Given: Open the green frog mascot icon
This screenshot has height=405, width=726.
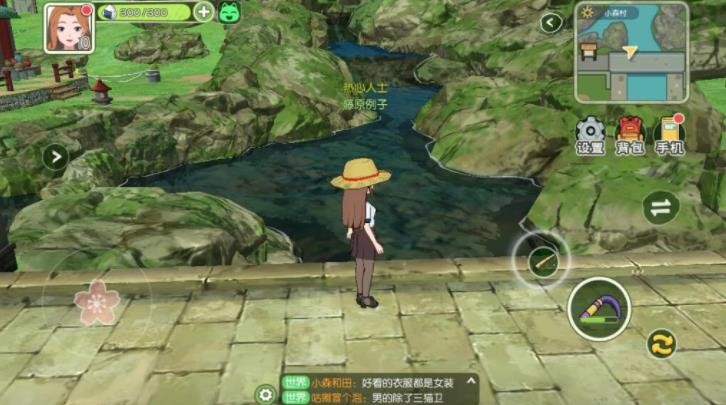Looking at the screenshot, I should [x=230, y=12].
